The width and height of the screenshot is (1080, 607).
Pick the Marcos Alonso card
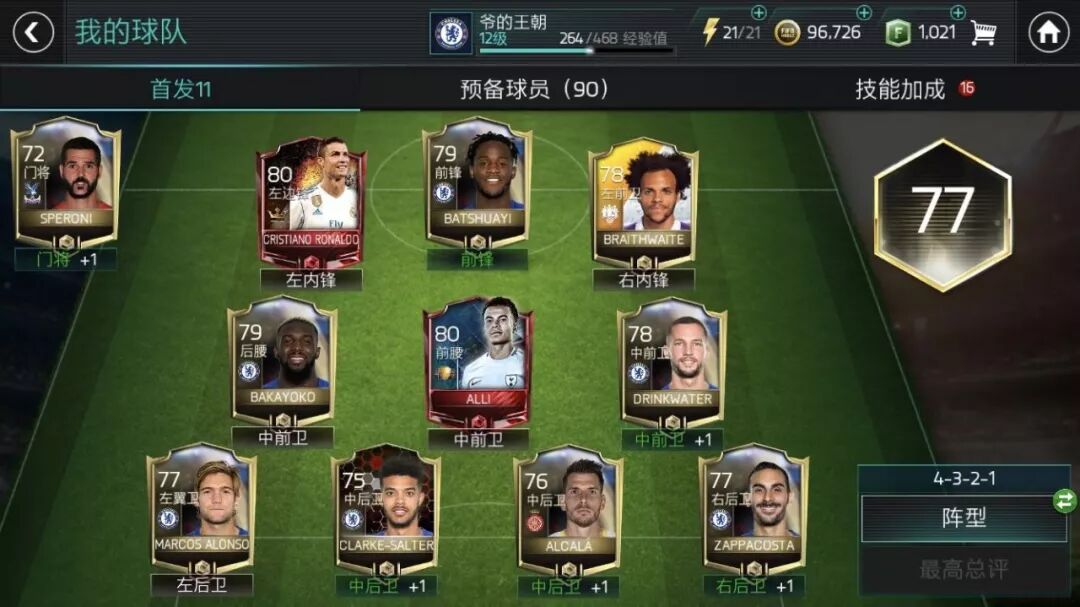pyautogui.click(x=201, y=507)
